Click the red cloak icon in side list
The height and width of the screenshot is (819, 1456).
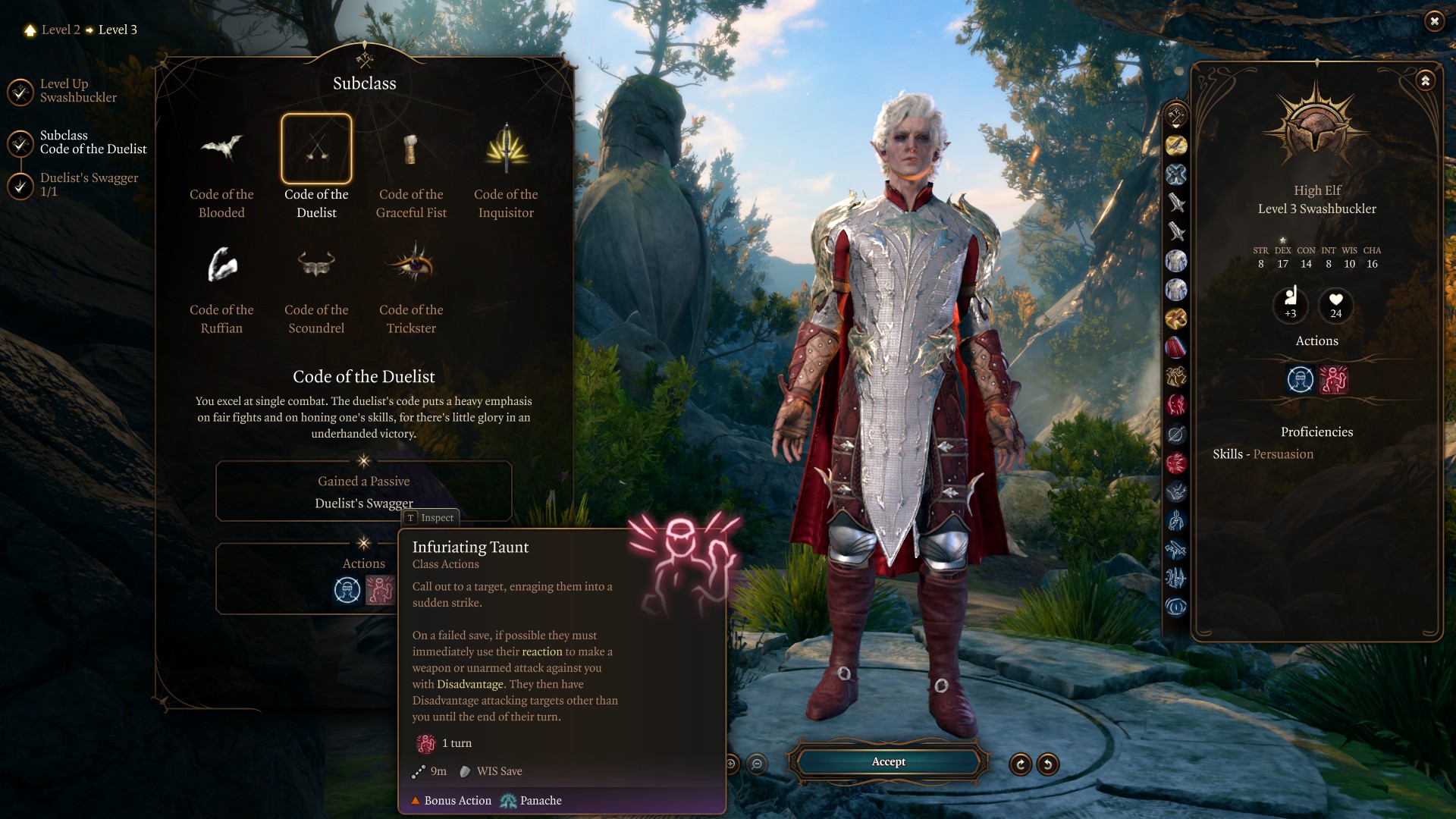(x=1176, y=347)
